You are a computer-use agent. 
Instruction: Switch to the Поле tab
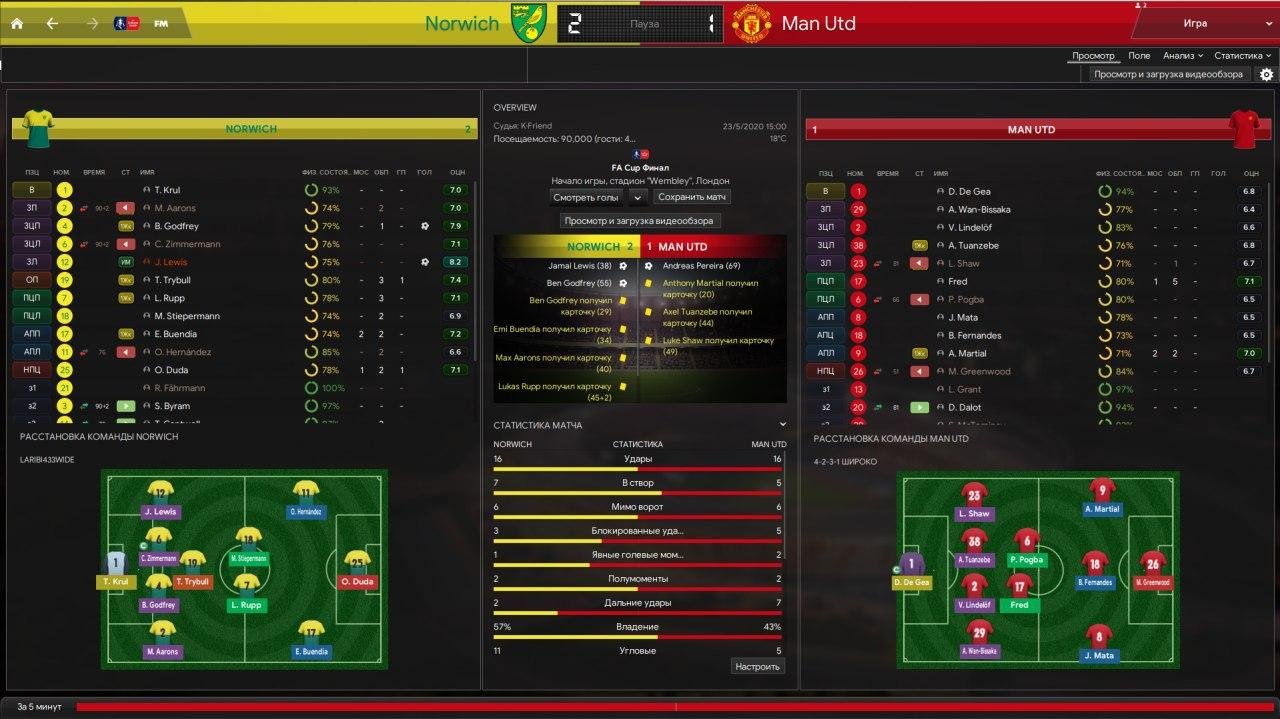[1139, 56]
